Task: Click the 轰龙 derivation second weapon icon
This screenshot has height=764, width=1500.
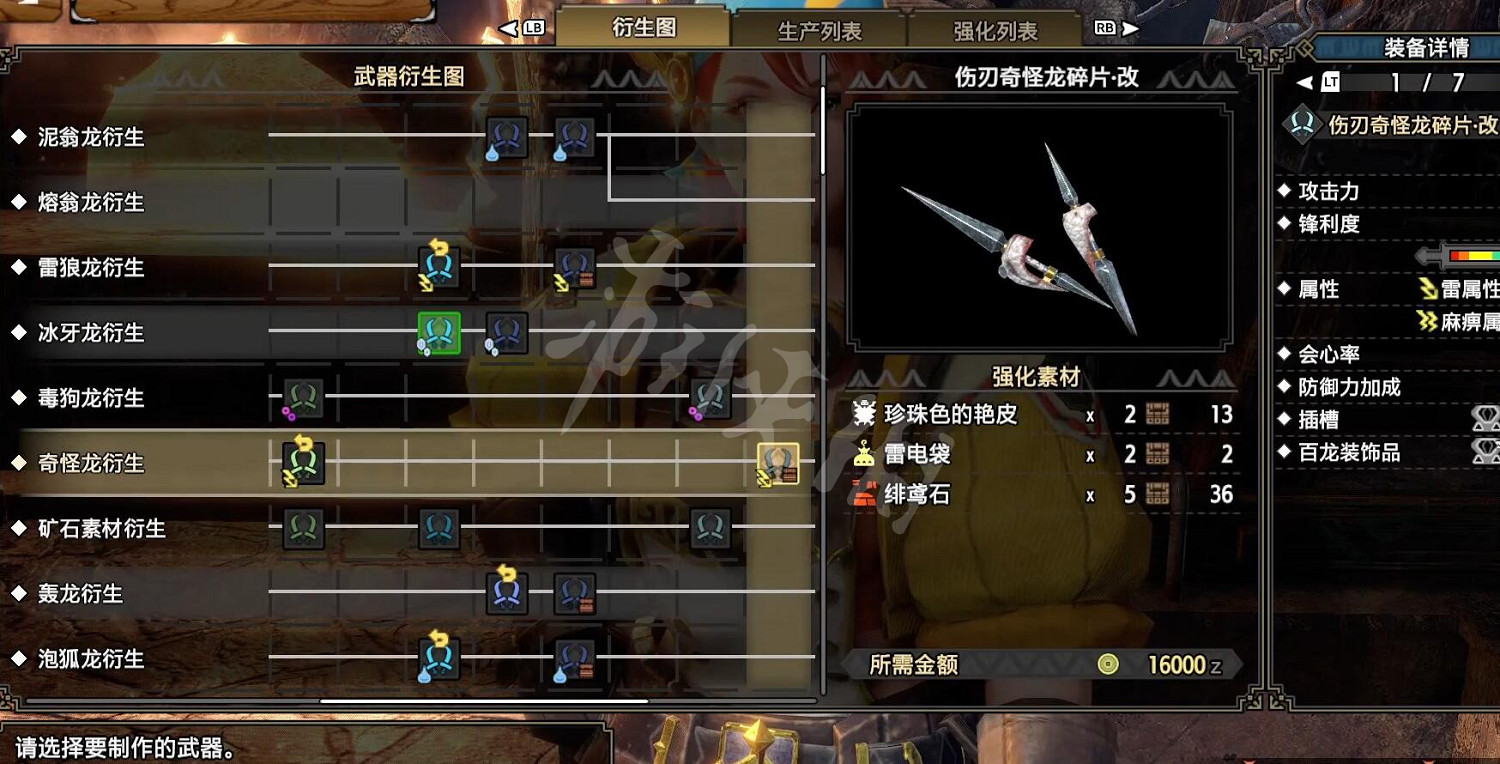Action: [573, 593]
